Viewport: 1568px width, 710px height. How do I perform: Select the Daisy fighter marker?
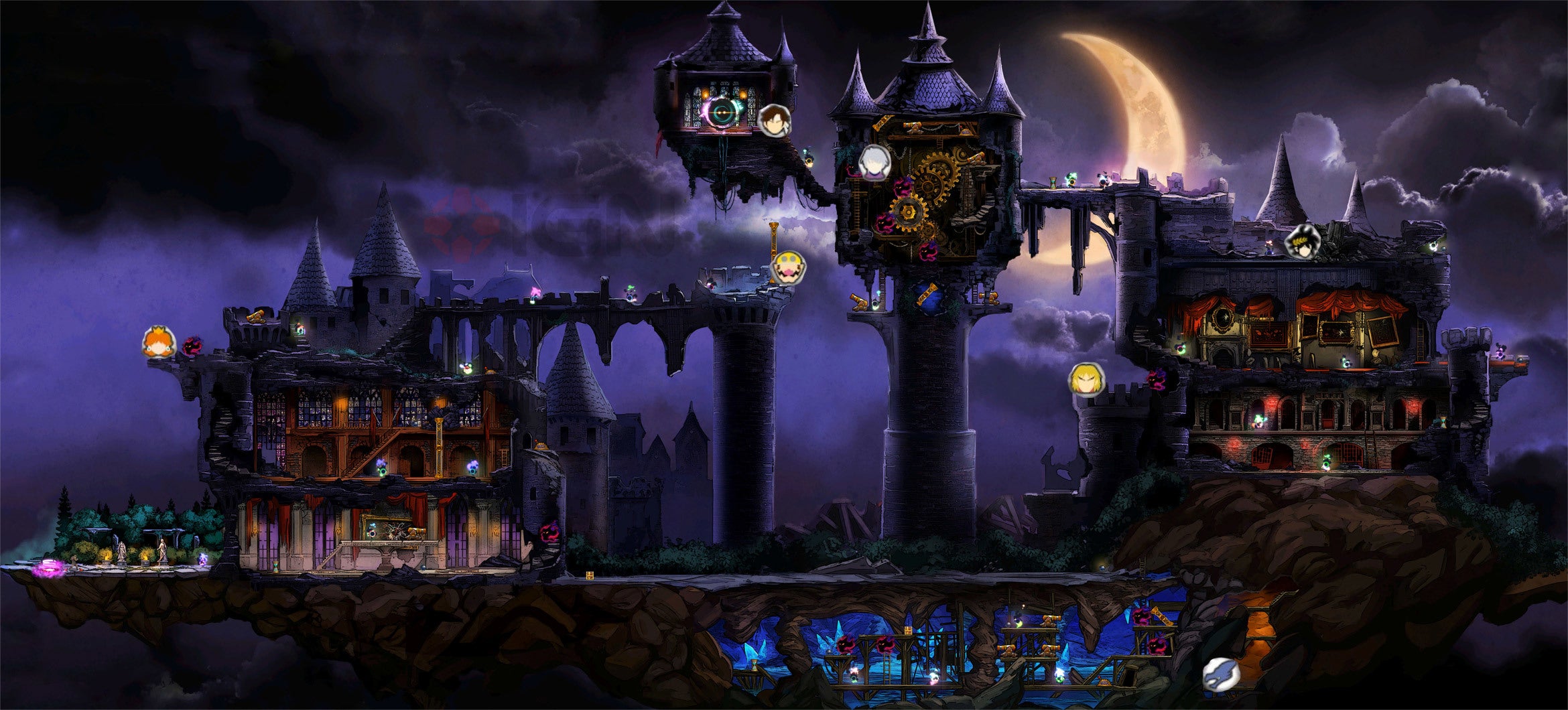tap(159, 343)
